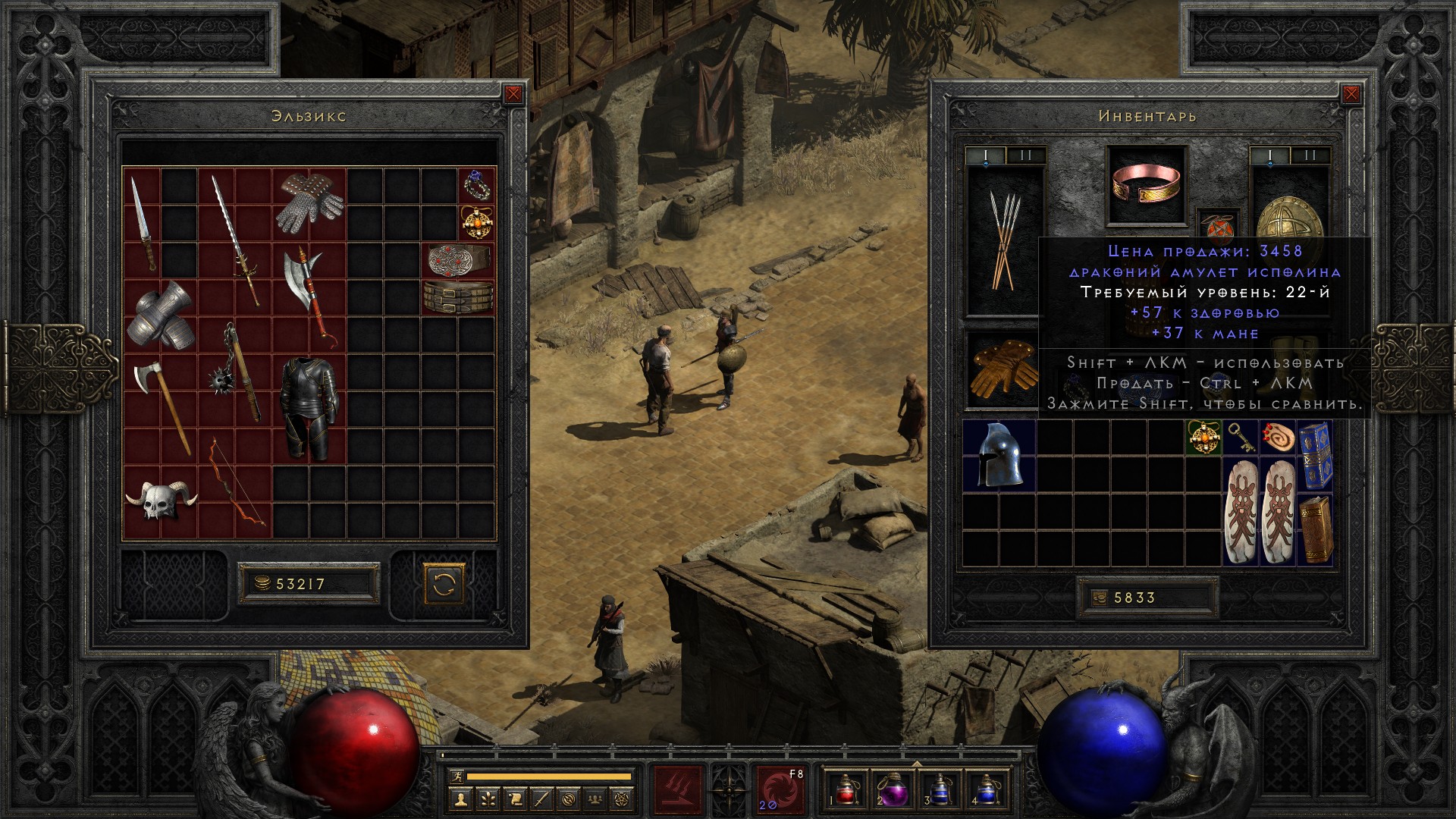This screenshot has width=1456, height=819.
Task: Click the blue helmet in inventory grid
Action: [x=999, y=454]
